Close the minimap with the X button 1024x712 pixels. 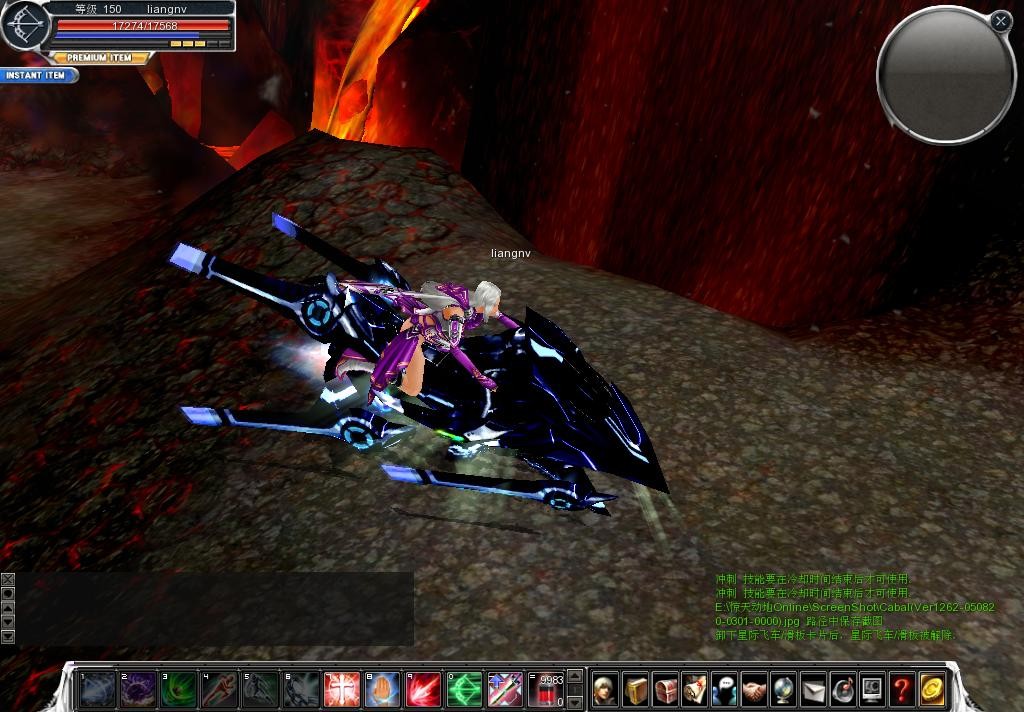tap(1000, 20)
